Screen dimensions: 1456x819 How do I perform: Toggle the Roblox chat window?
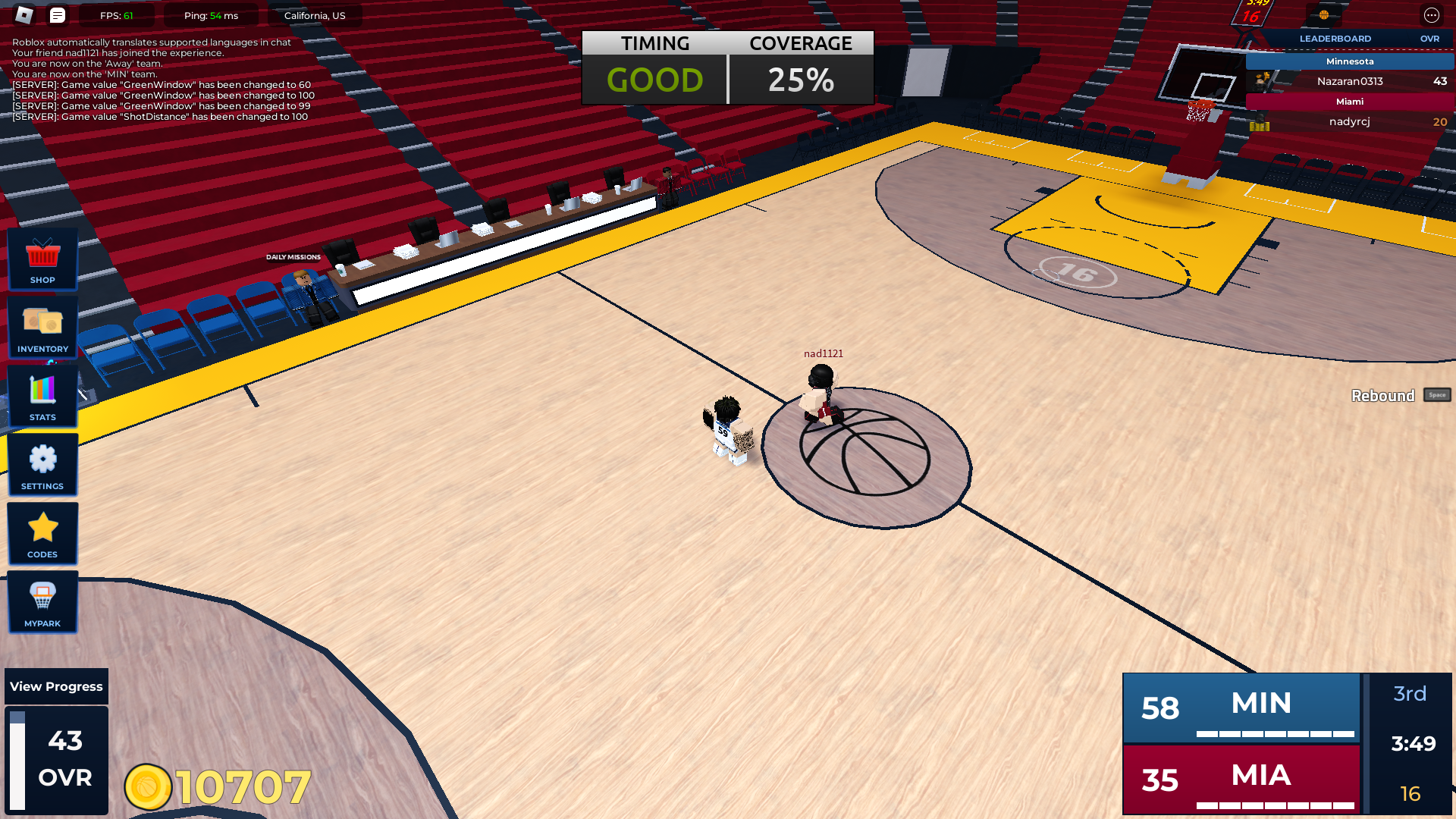tap(58, 15)
